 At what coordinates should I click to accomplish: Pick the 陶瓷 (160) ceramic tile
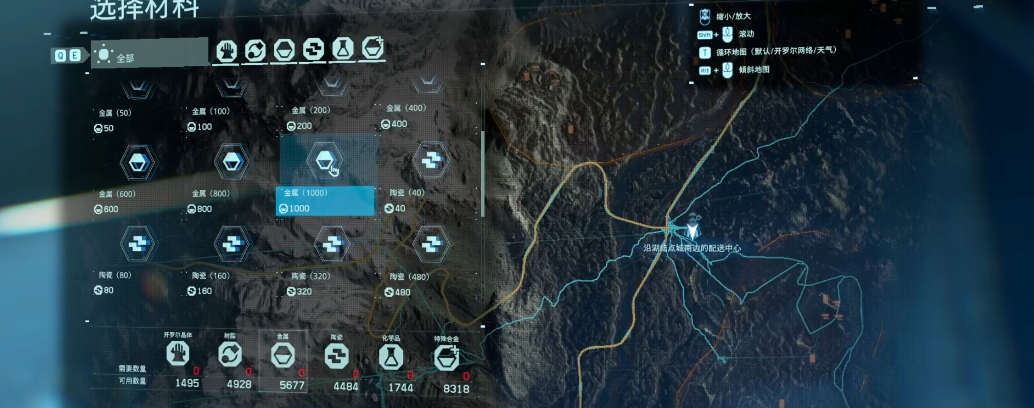[233, 242]
